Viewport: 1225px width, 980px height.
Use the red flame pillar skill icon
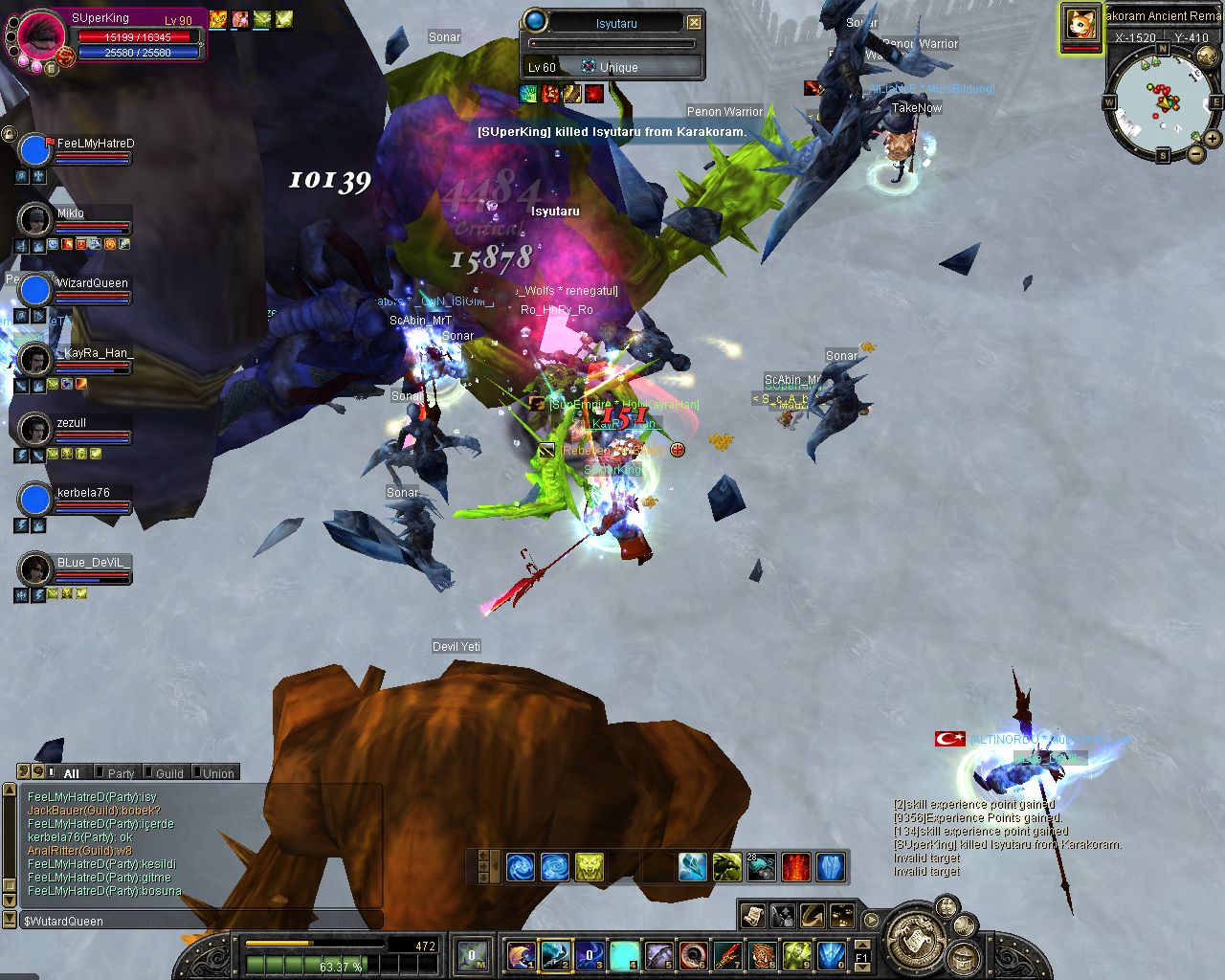pyautogui.click(x=796, y=867)
